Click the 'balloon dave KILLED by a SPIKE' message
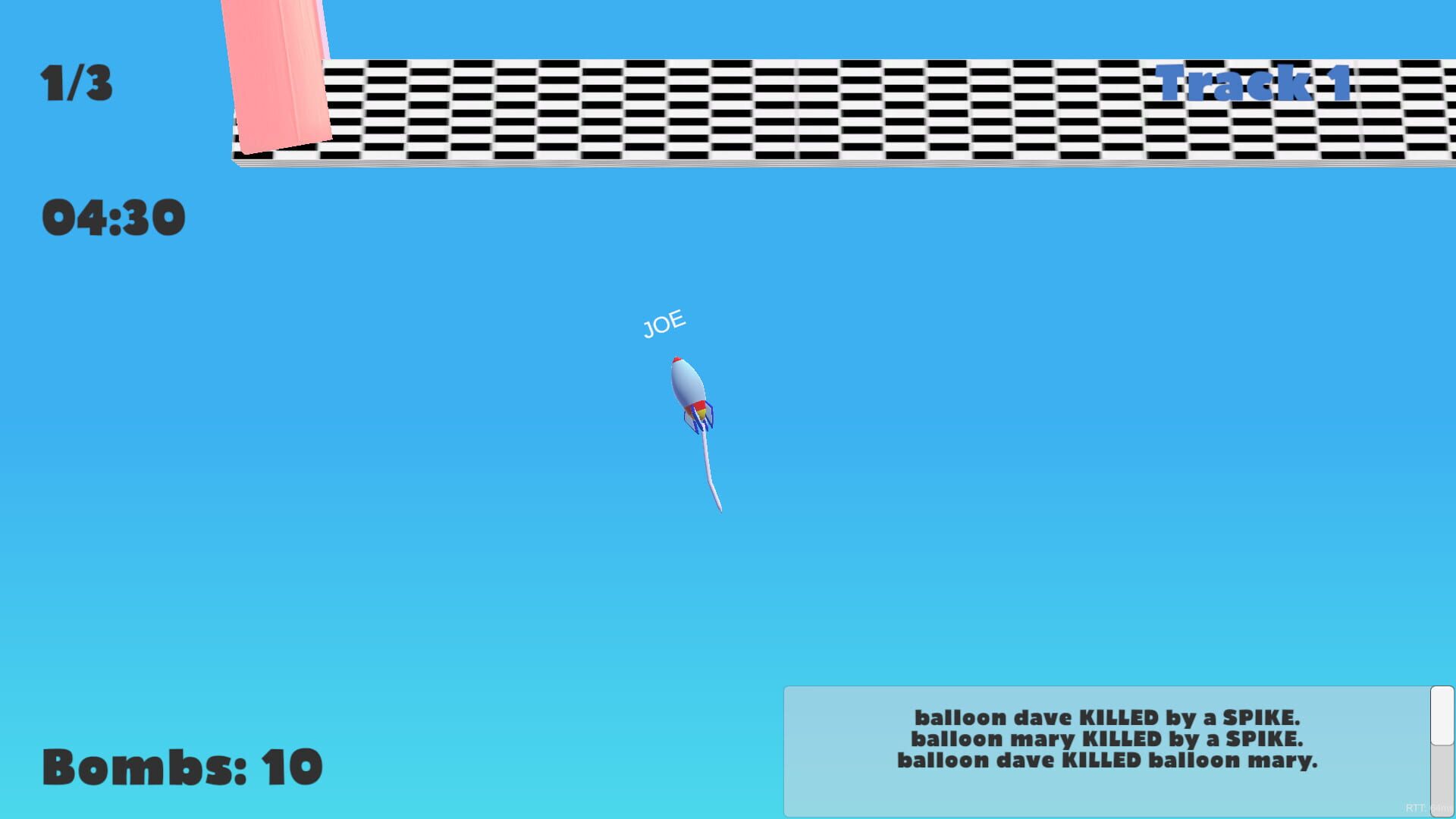Image resolution: width=1456 pixels, height=819 pixels. coord(1109,717)
